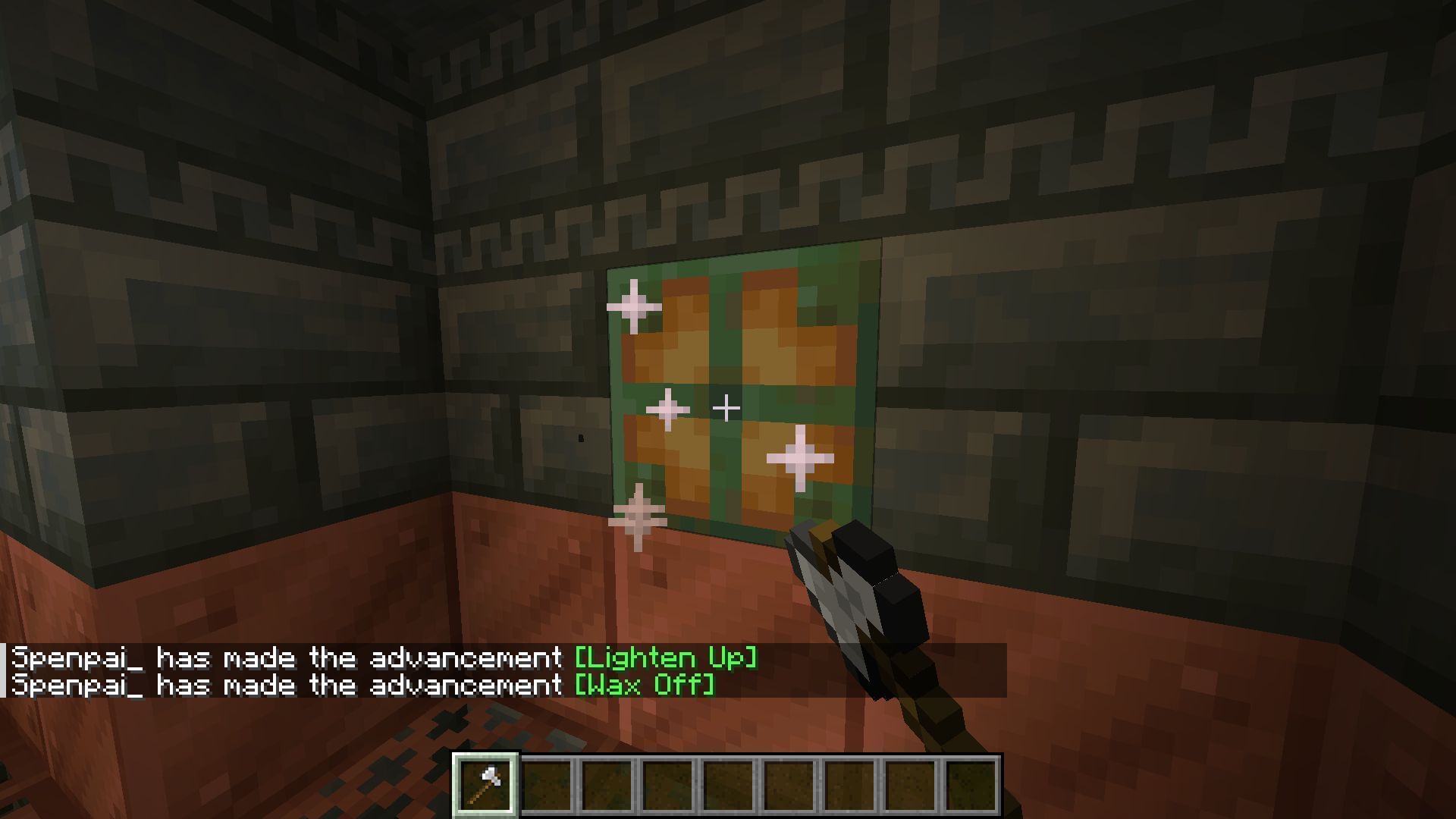The width and height of the screenshot is (1456, 819).
Task: Open the [Wax Off] advancement link in chat
Action: click(x=645, y=685)
